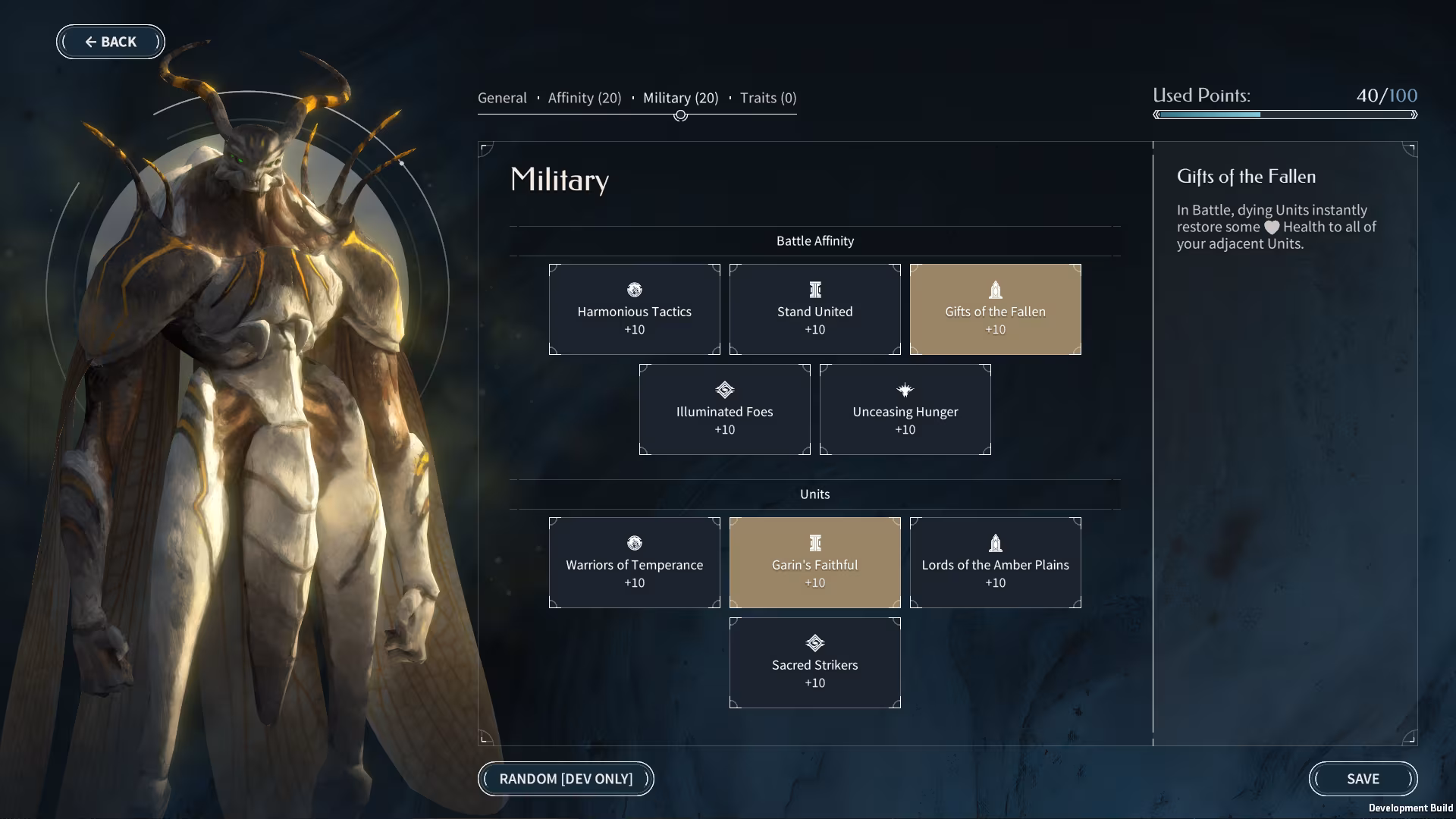Click the Gifts of the Fallen tower icon
Viewport: 1456px width, 819px height.
[x=995, y=290]
